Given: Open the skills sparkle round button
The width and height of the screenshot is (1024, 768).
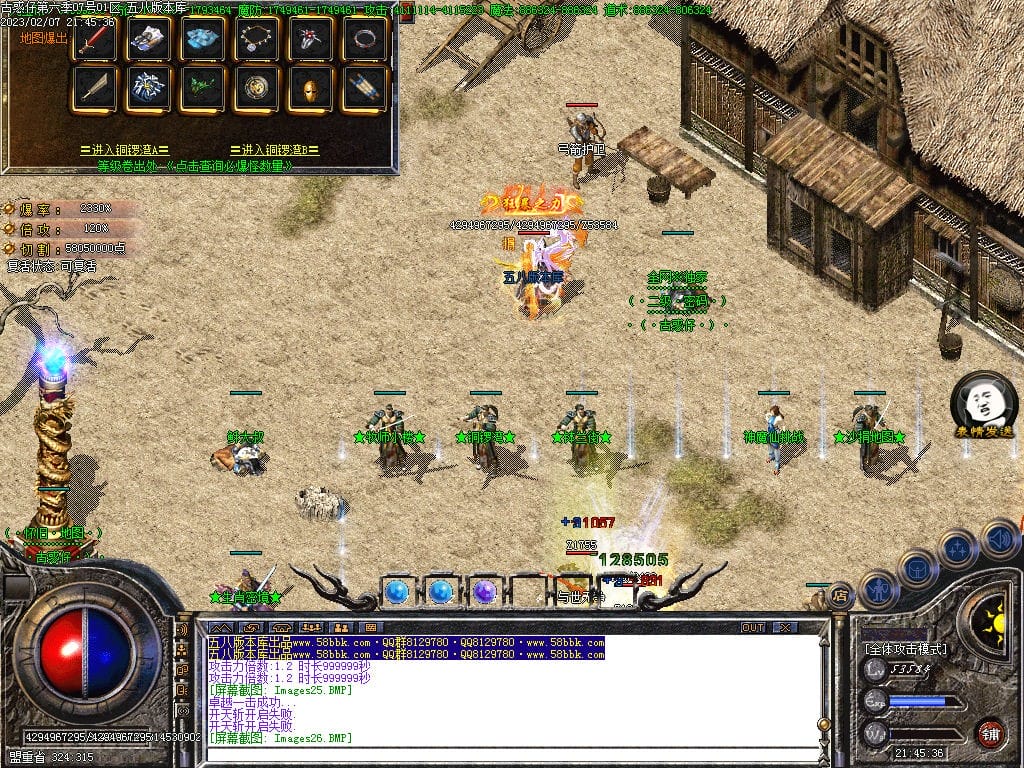Looking at the screenshot, I should tap(957, 548).
